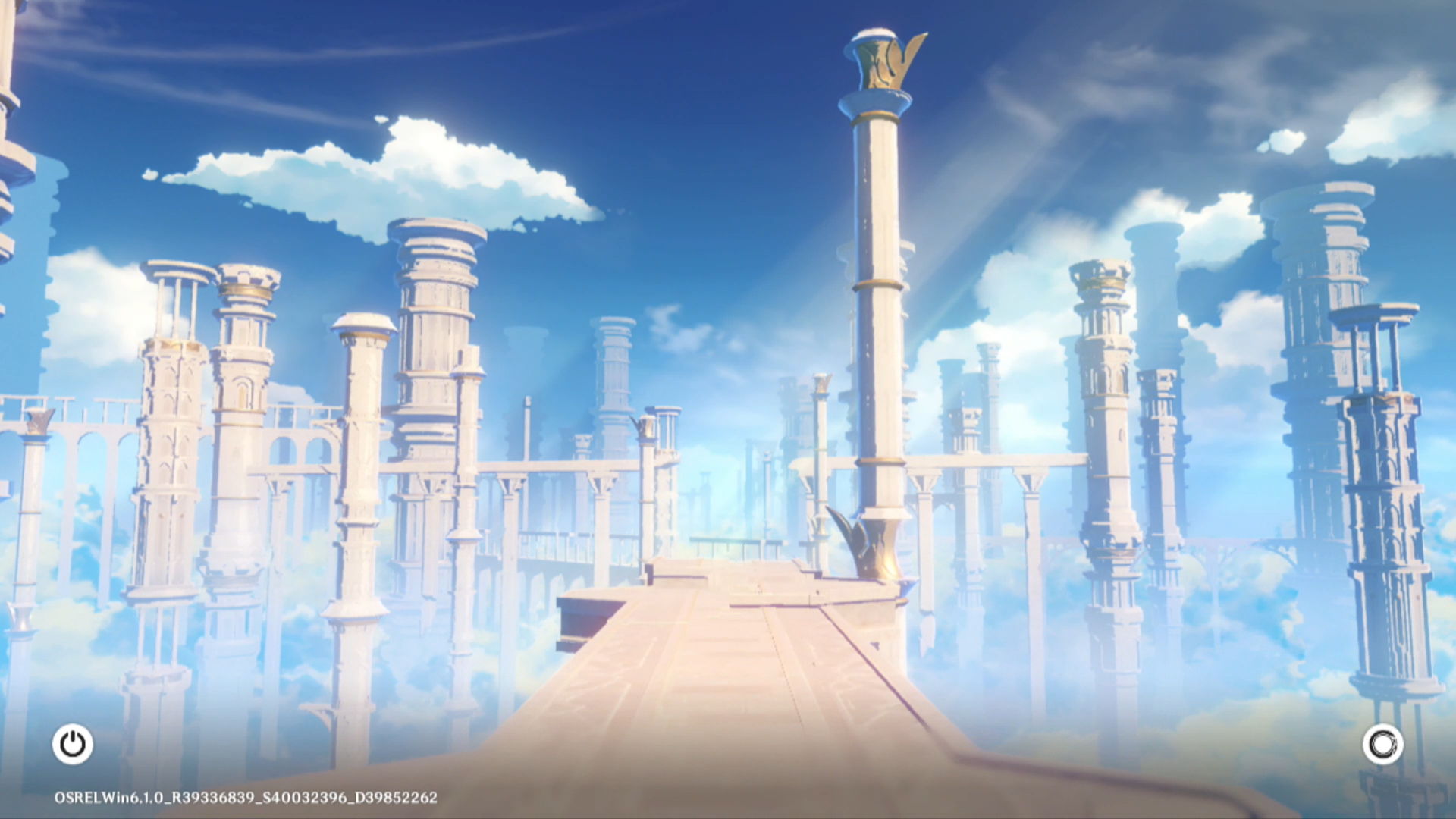Open the circular ring icon menu
The width and height of the screenshot is (1456, 819).
tap(1382, 745)
